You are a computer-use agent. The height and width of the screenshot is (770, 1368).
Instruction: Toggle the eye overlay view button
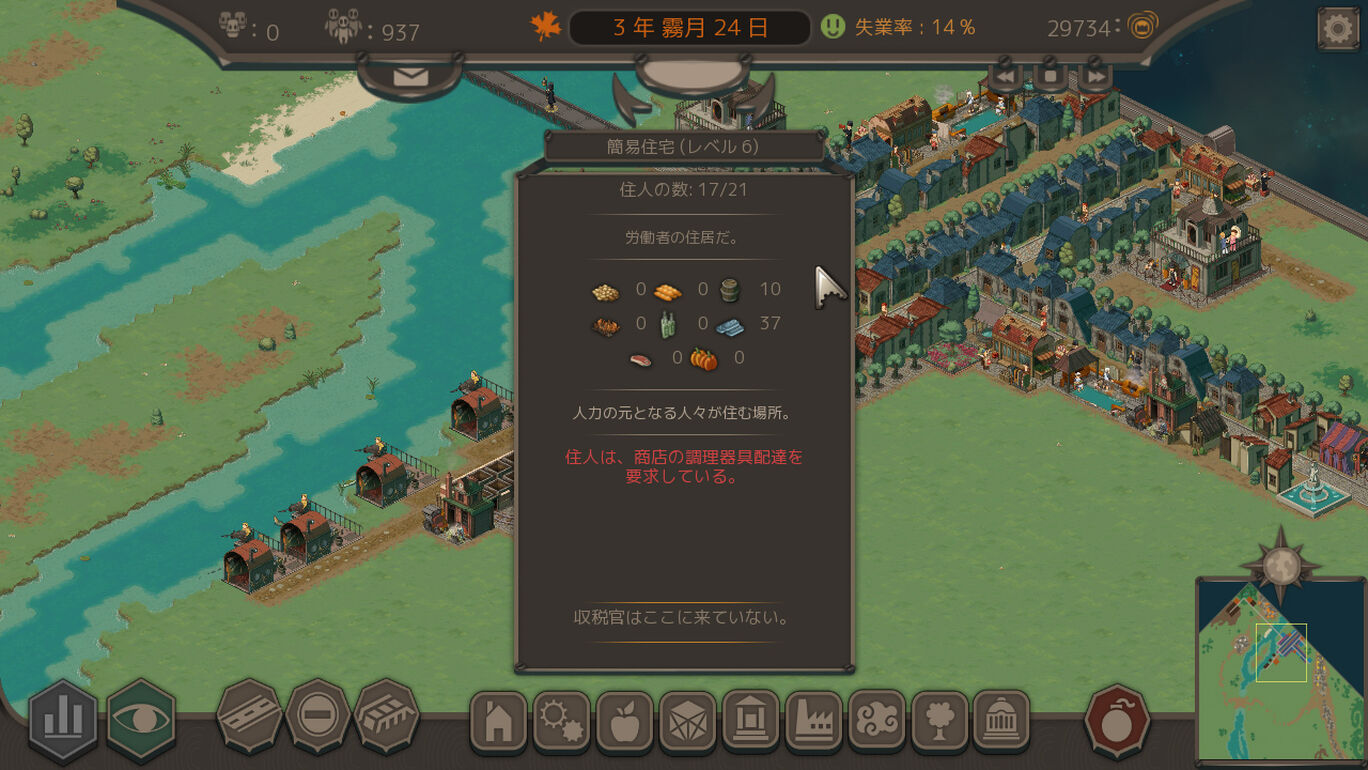[x=141, y=718]
